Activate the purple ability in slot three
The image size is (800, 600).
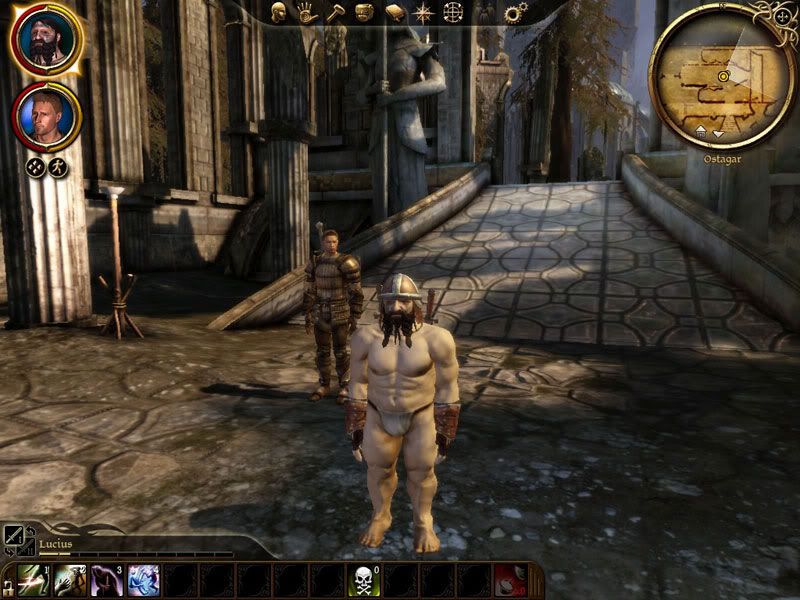107,580
